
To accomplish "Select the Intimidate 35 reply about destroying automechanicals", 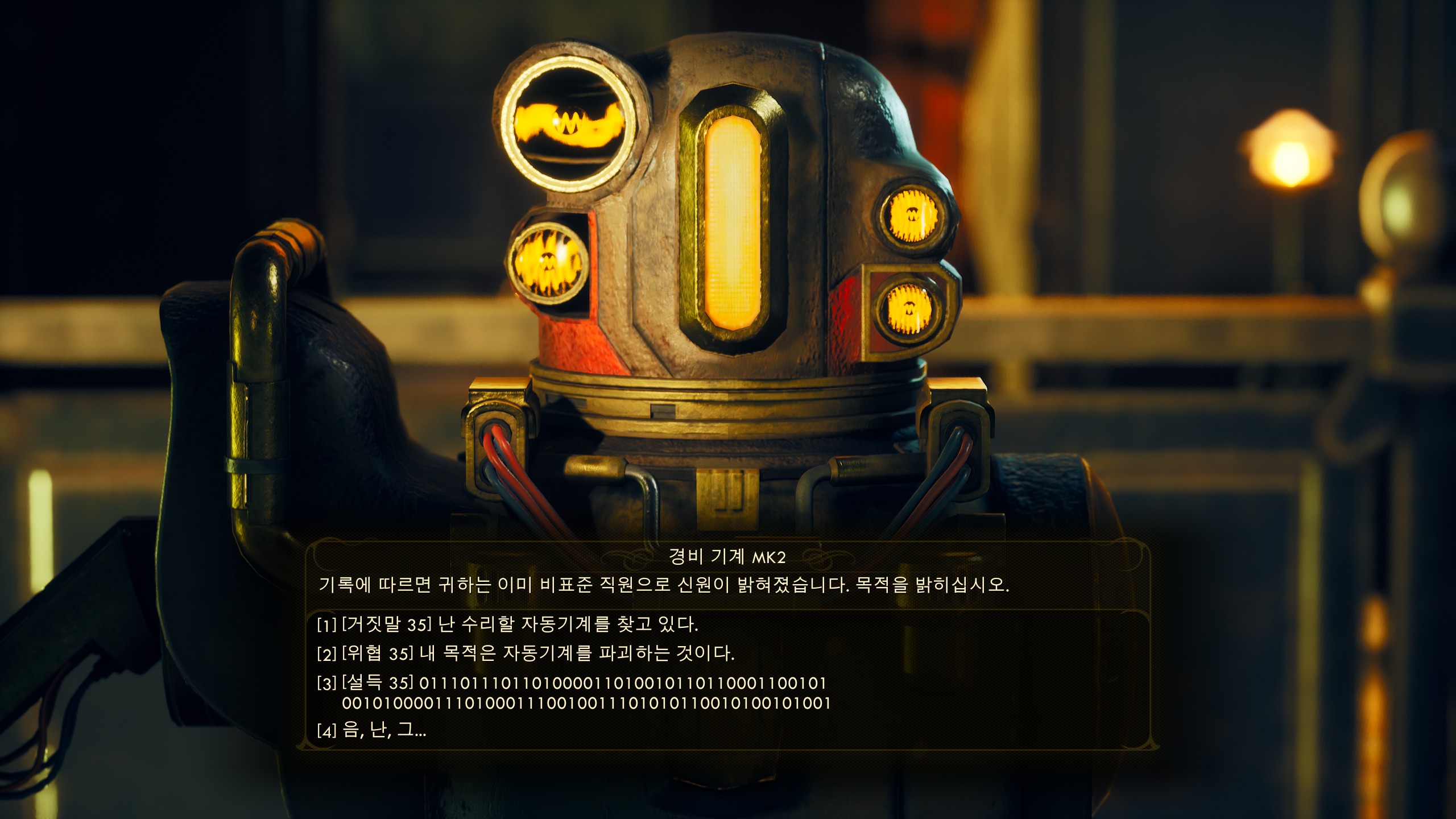I will point(526,653).
